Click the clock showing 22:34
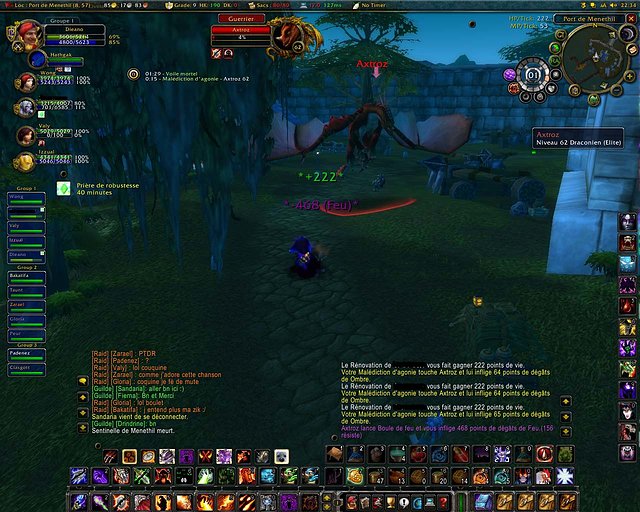The height and width of the screenshot is (512, 640). [627, 5]
